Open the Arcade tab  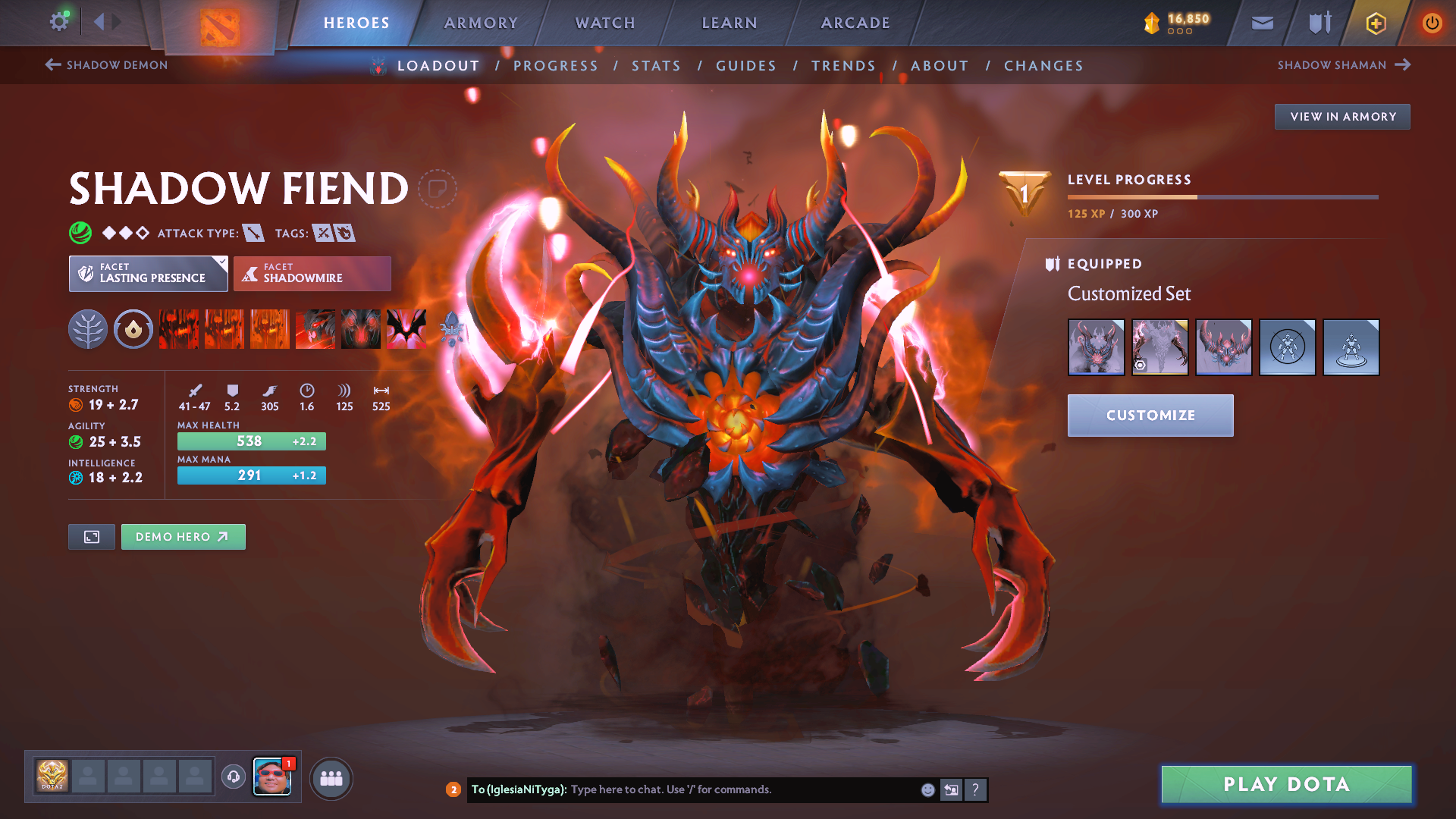[855, 23]
